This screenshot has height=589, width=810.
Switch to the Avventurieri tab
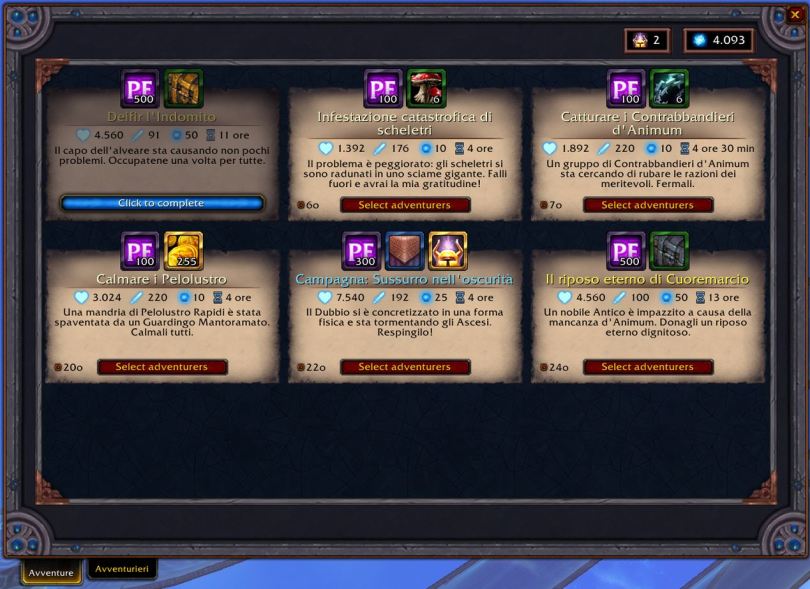121,569
